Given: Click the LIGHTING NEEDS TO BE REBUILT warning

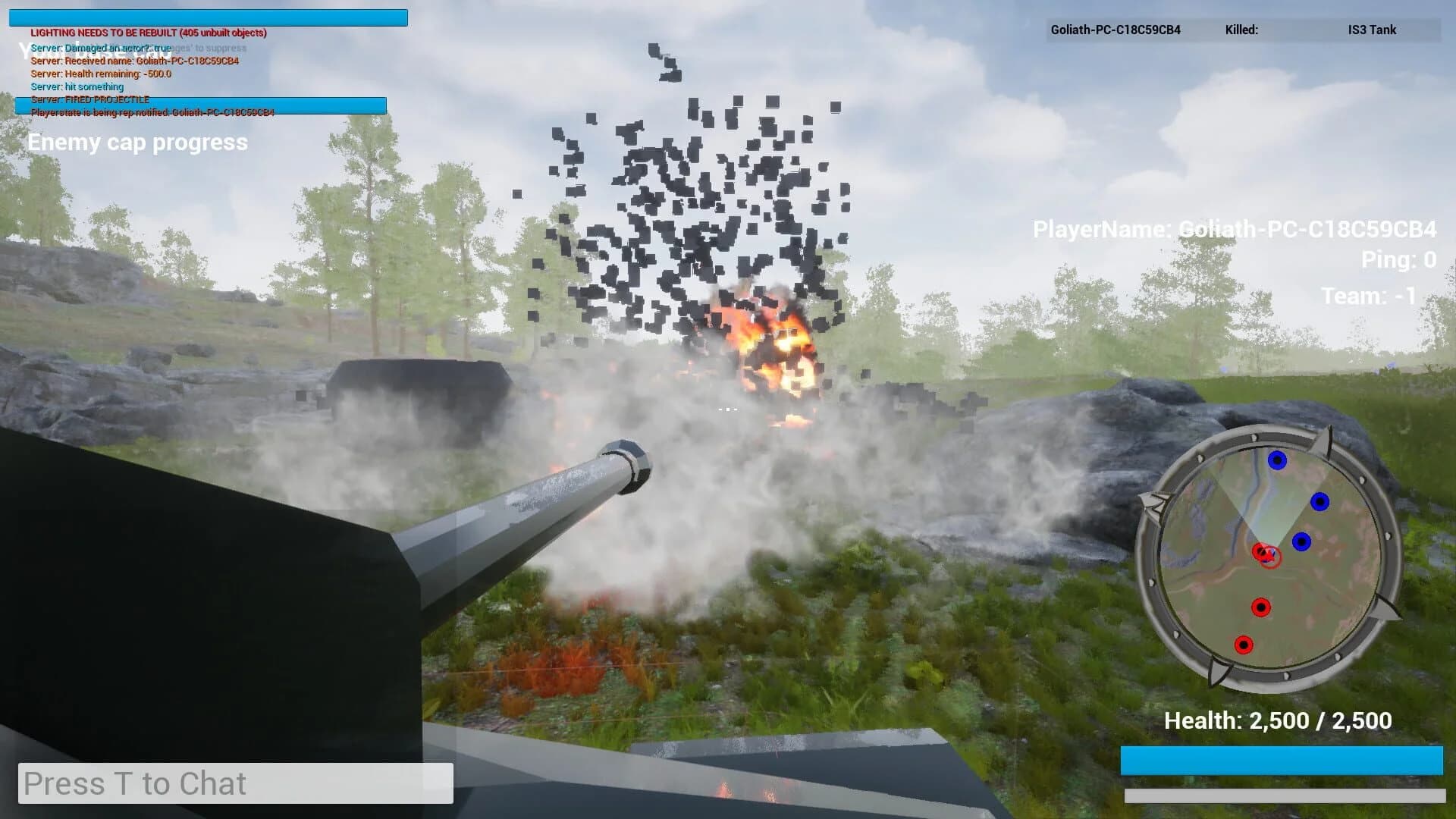Looking at the screenshot, I should click(x=148, y=33).
